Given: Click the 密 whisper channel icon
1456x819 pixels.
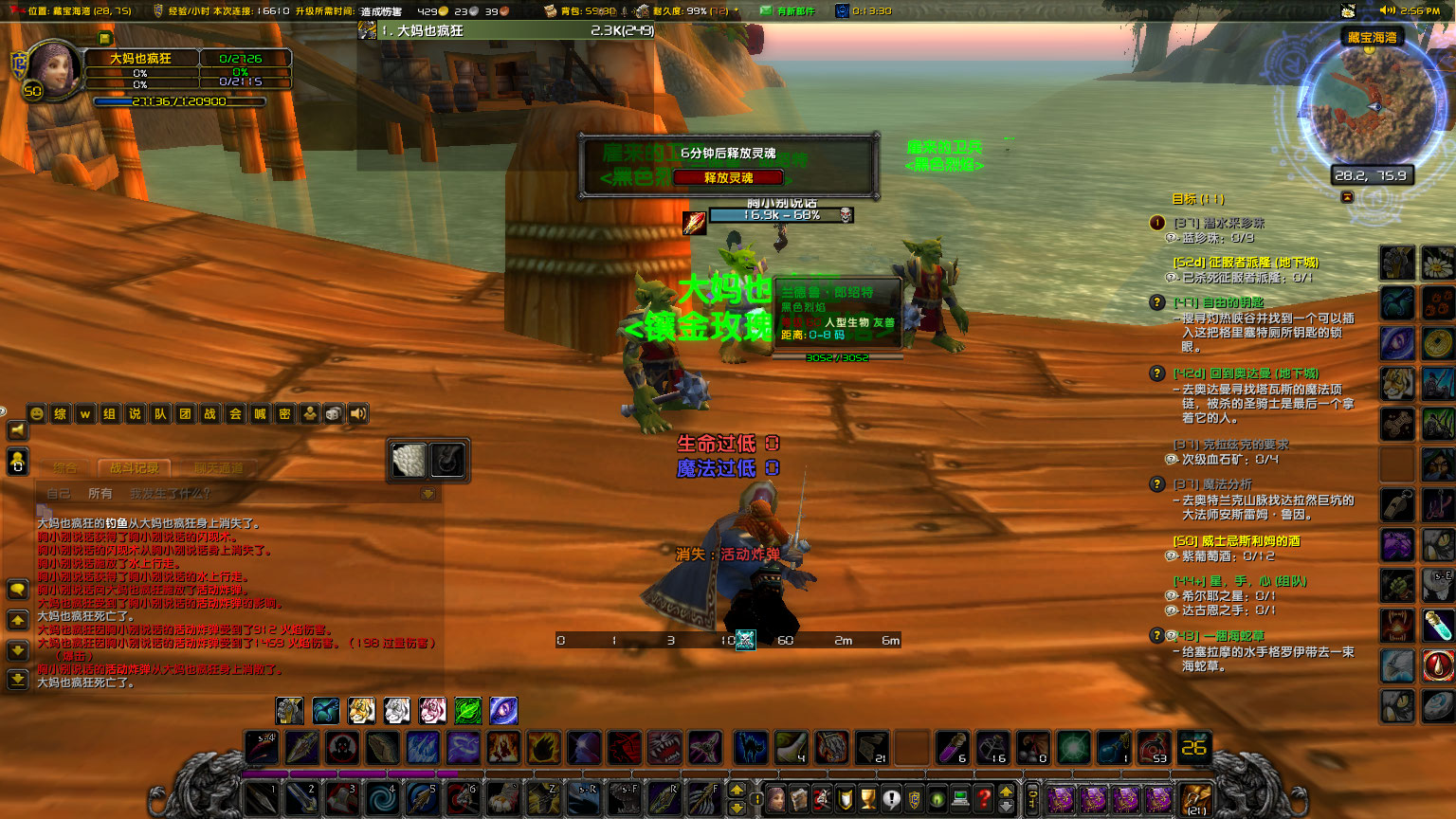Looking at the screenshot, I should pyautogui.click(x=285, y=414).
